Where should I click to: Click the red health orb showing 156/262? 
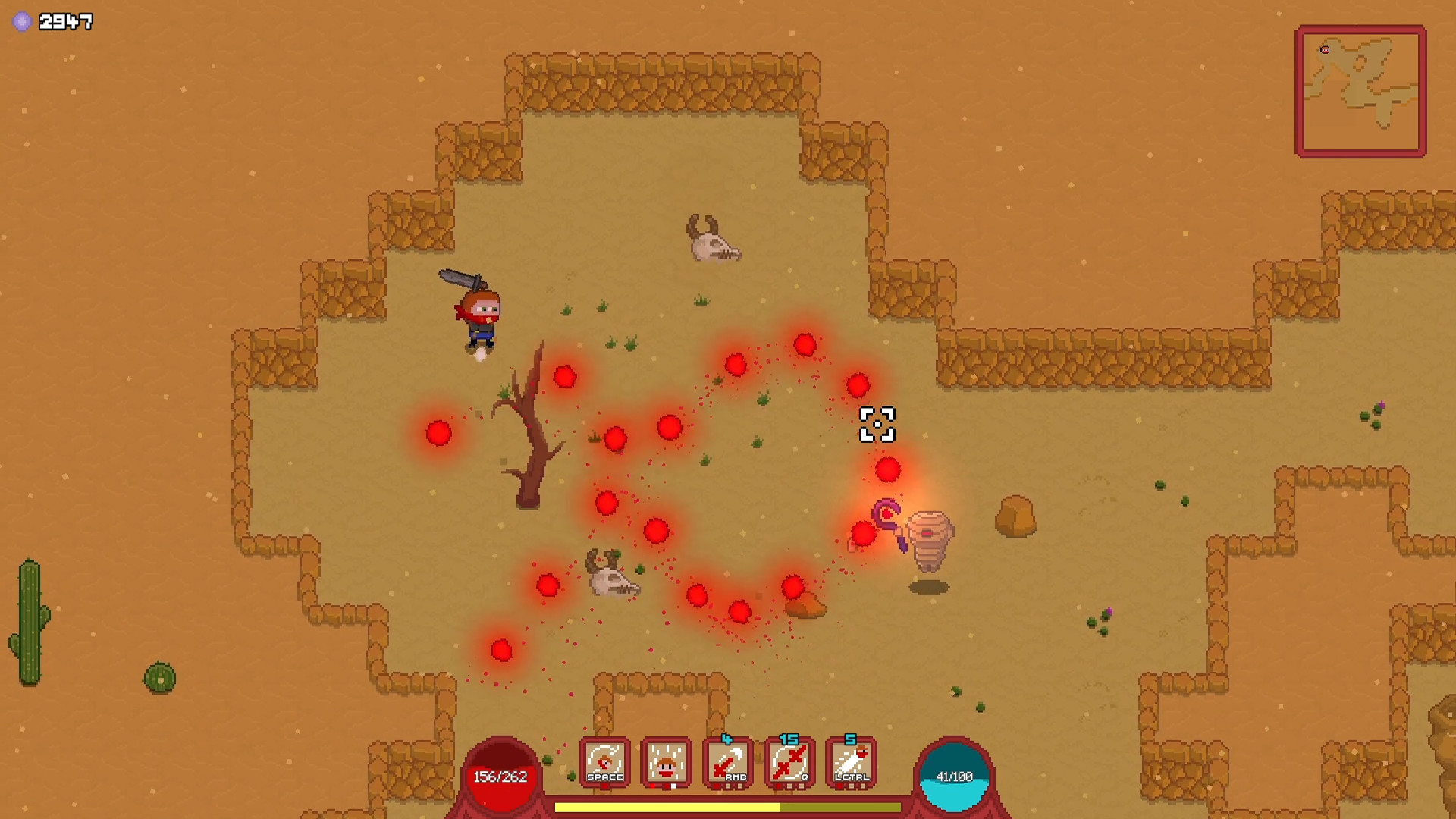click(503, 775)
